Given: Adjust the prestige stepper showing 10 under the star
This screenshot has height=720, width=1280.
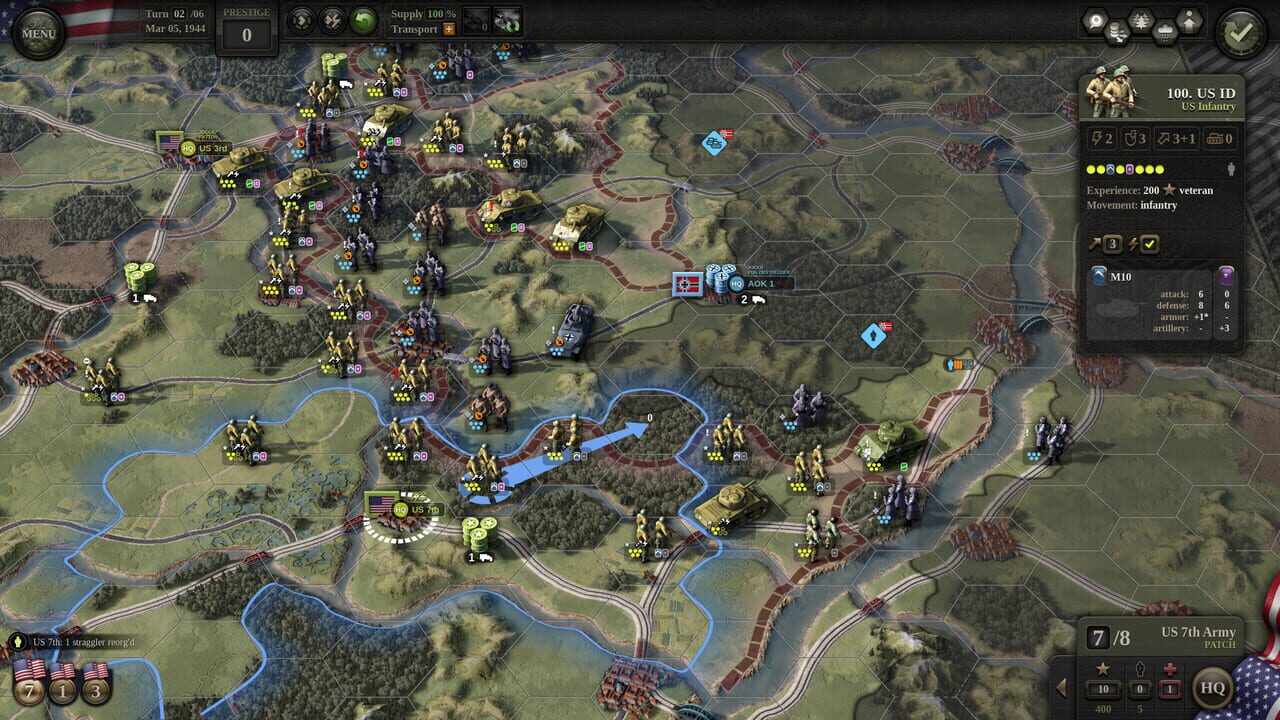Looking at the screenshot, I should click(1103, 690).
